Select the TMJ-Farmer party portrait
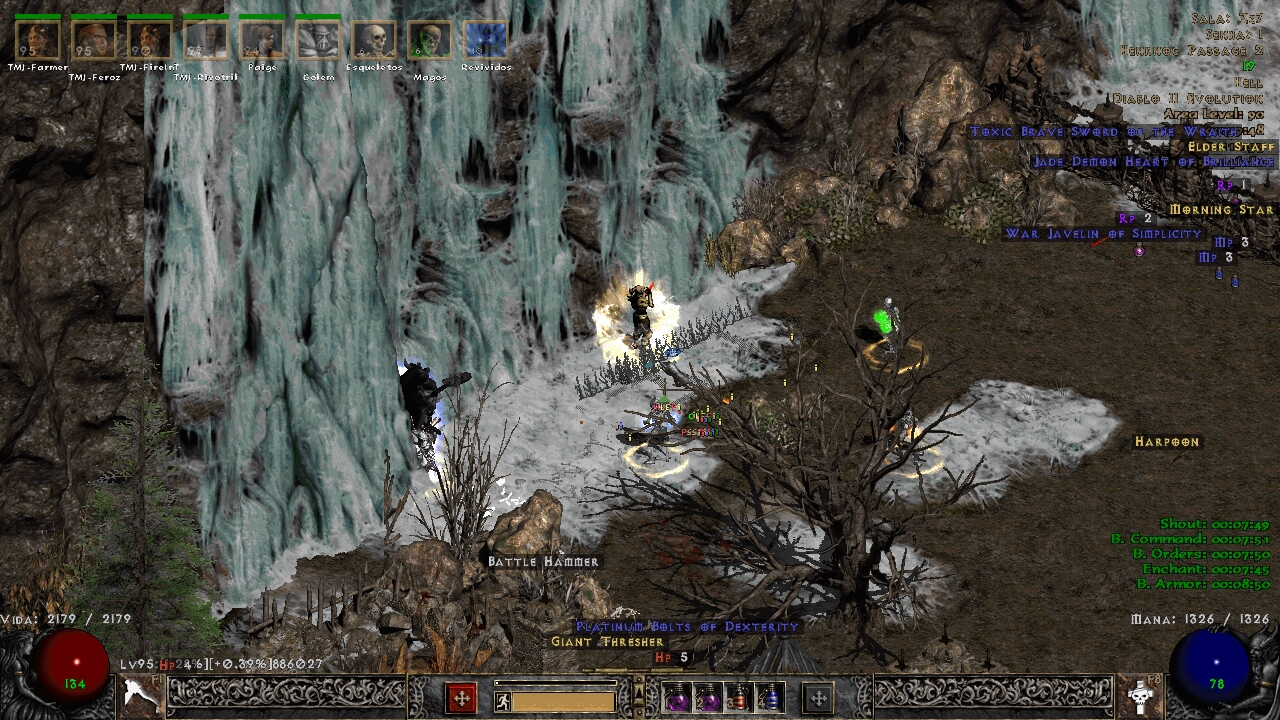 (38, 40)
